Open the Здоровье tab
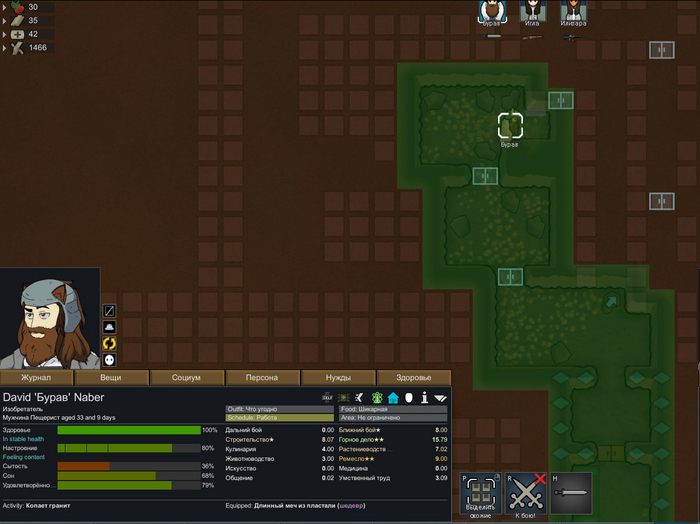Screen dimensions: 700x524 click(x=413, y=378)
